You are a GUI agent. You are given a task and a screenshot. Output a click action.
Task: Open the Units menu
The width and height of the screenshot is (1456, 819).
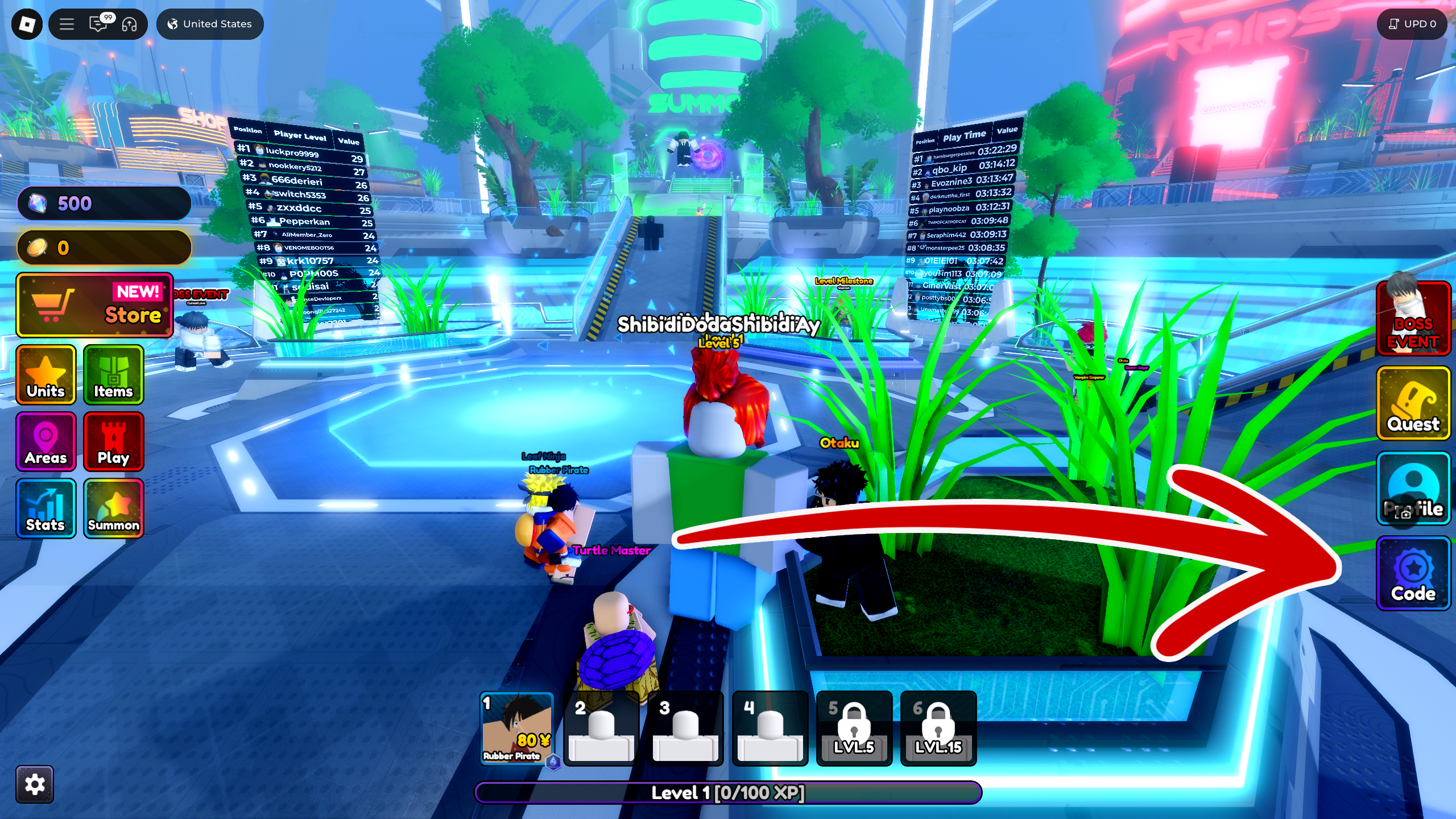pyautogui.click(x=45, y=375)
